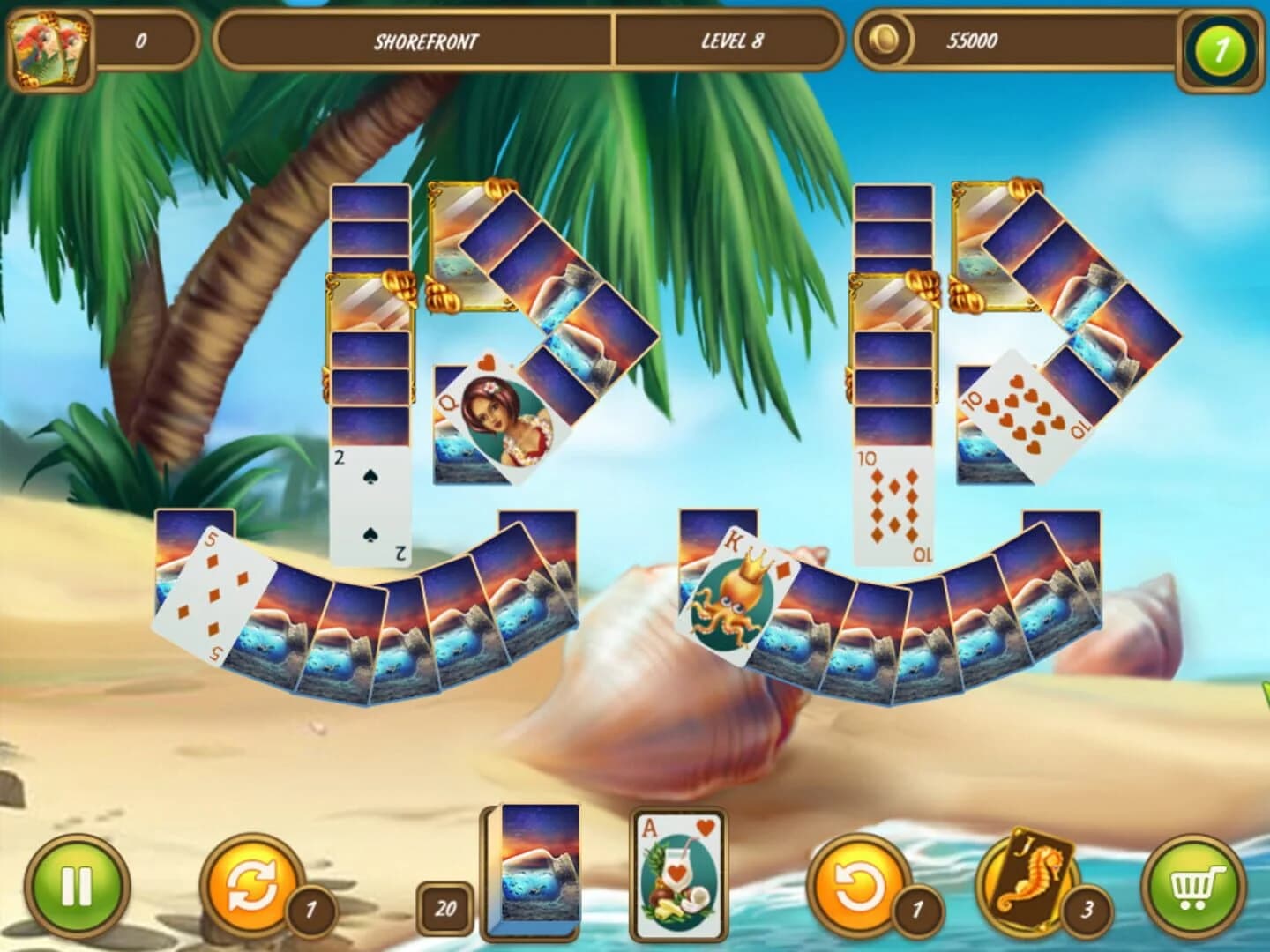Click the parrot cards emblem top left
Viewport: 1270px width, 952px height.
click(49, 44)
